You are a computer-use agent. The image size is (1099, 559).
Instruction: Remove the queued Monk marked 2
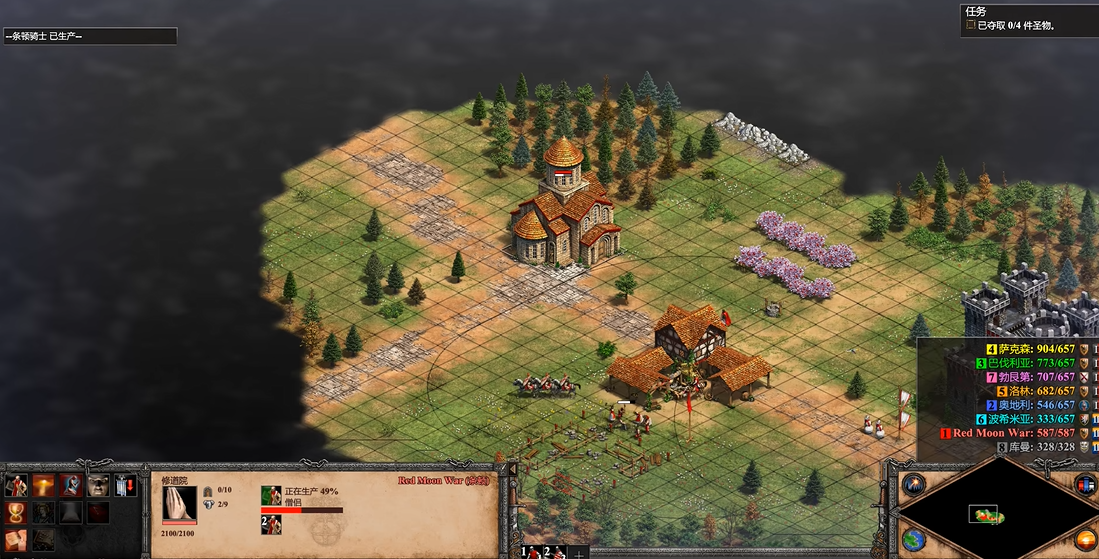[271, 524]
